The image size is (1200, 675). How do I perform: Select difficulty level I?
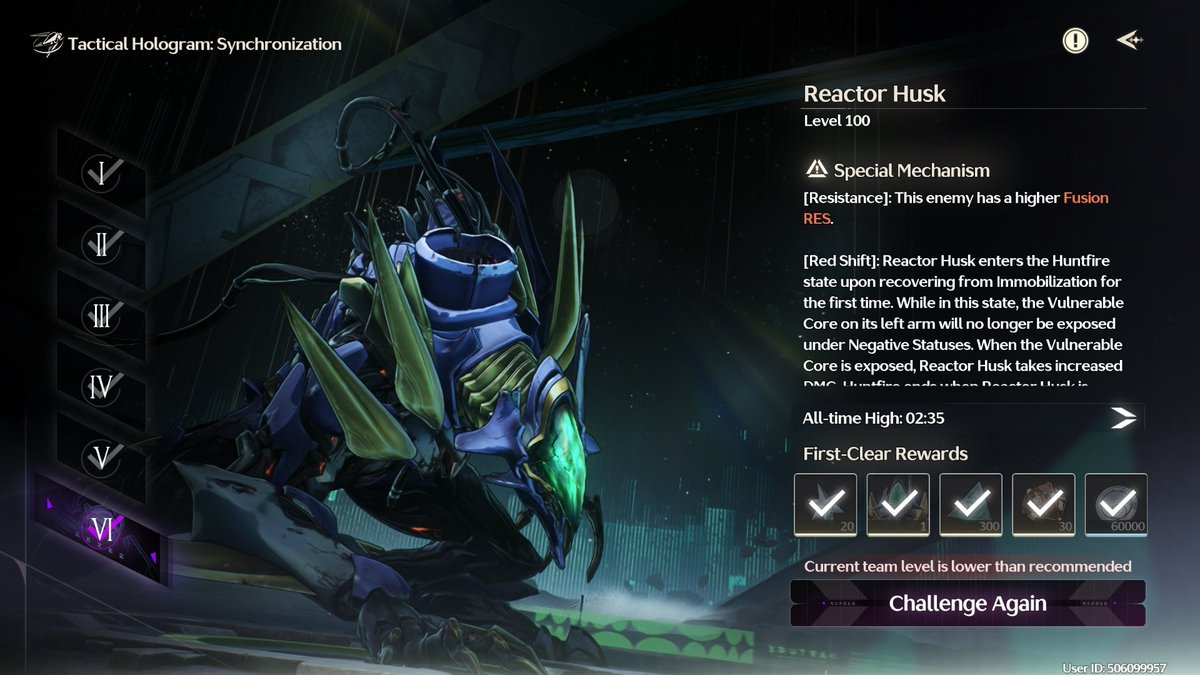pos(102,174)
